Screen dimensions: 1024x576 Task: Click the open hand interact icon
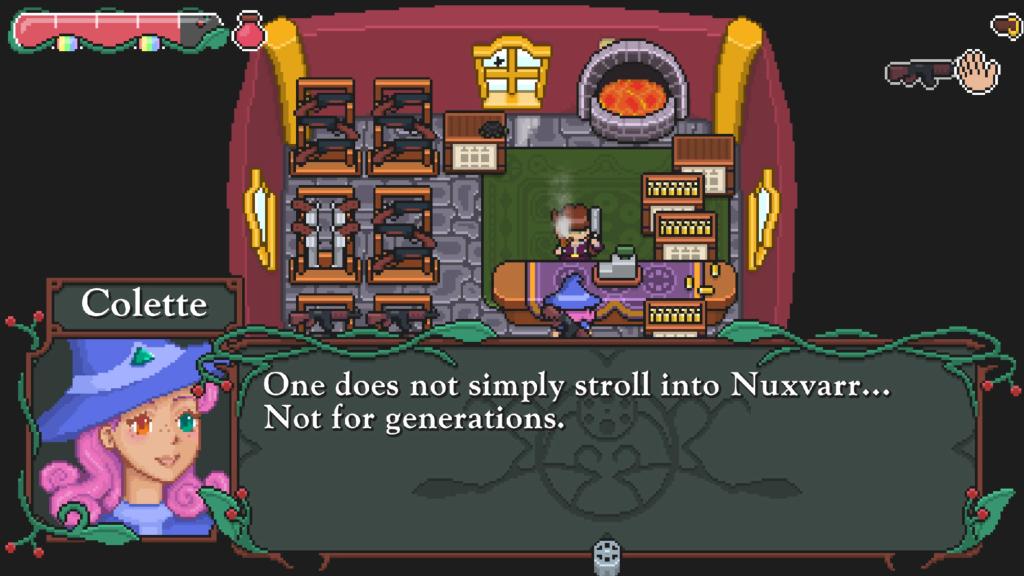[x=977, y=72]
